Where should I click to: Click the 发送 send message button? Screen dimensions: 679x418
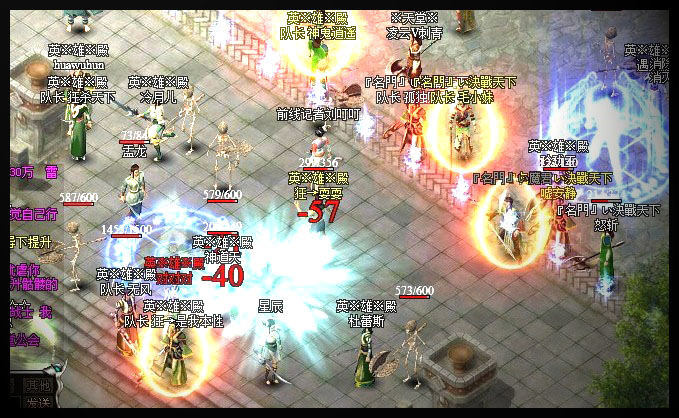click(x=40, y=402)
